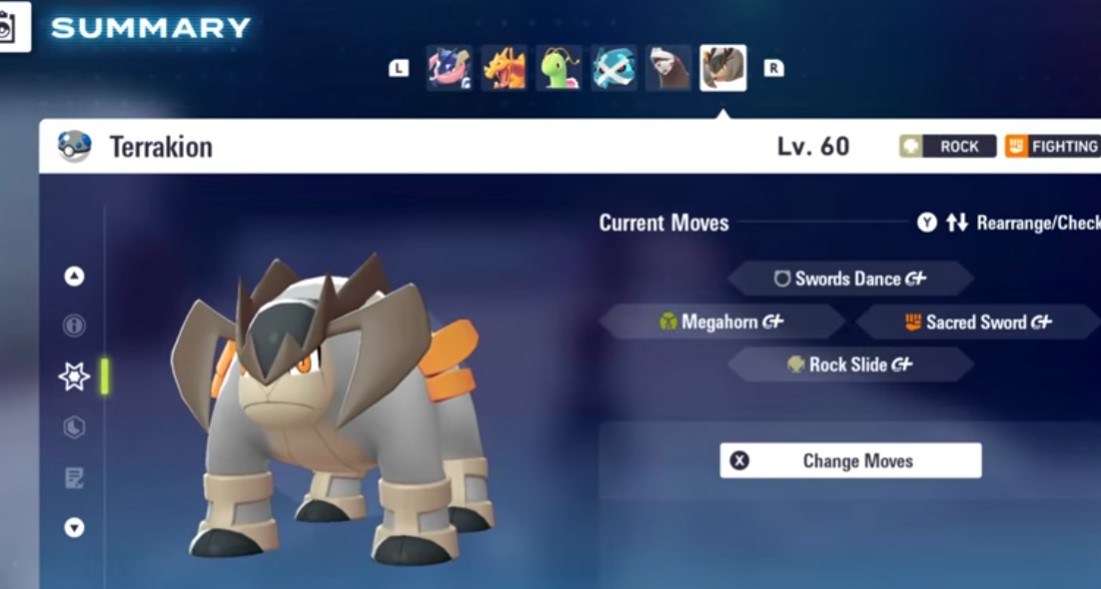
Task: Switch to the star-shaped moves tab
Action: (x=74, y=376)
